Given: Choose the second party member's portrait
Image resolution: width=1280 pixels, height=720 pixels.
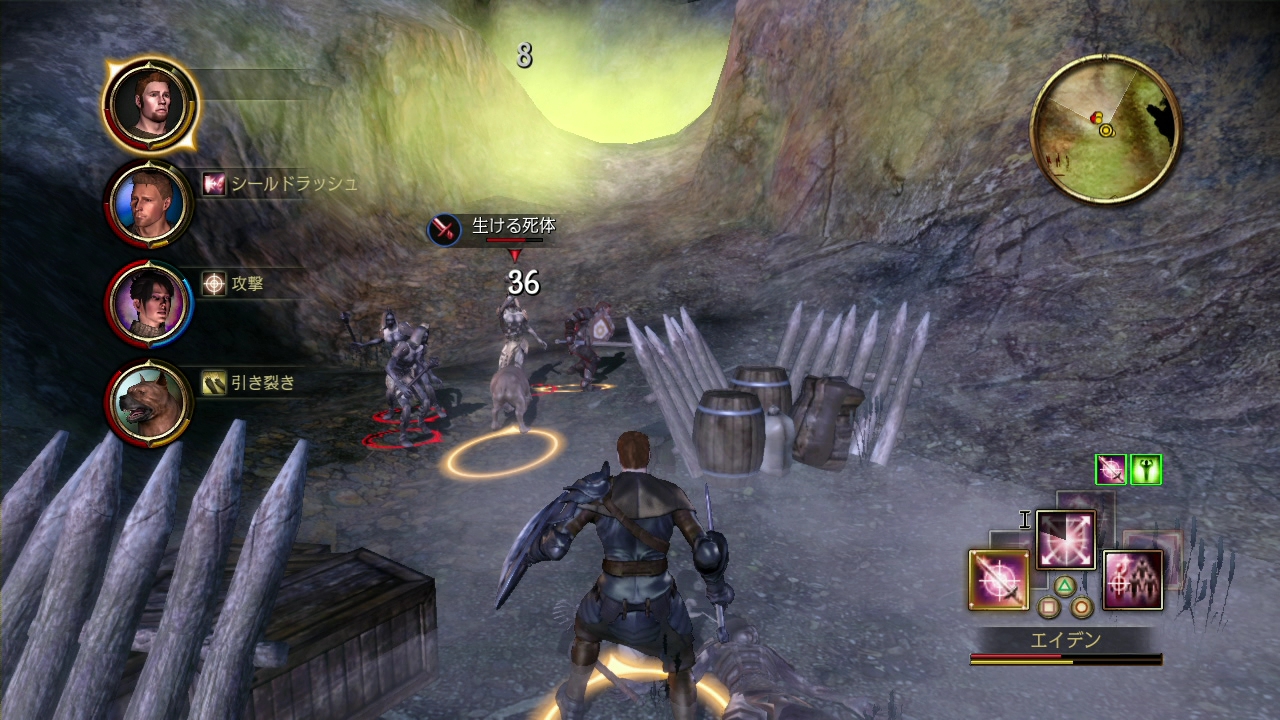Looking at the screenshot, I should pyautogui.click(x=149, y=204).
